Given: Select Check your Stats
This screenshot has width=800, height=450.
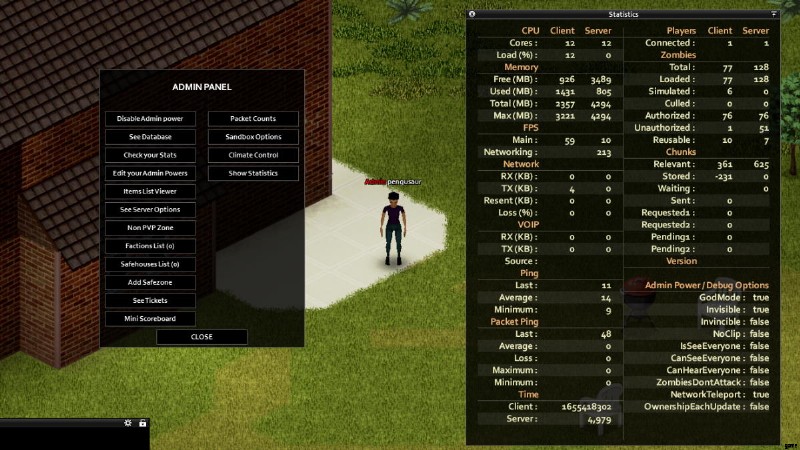Looking at the screenshot, I should 150,155.
